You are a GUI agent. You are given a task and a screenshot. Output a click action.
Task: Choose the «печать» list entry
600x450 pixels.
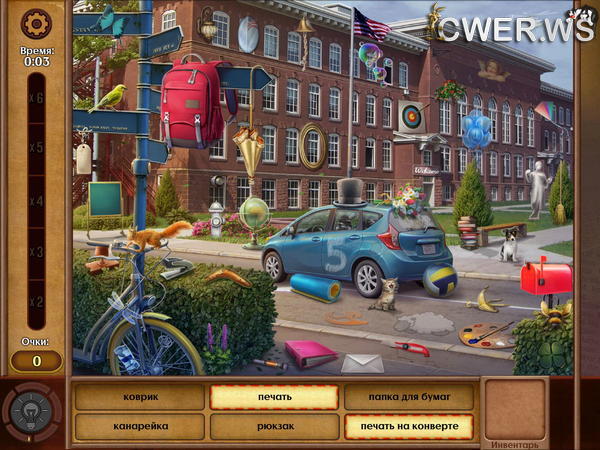coord(273,397)
